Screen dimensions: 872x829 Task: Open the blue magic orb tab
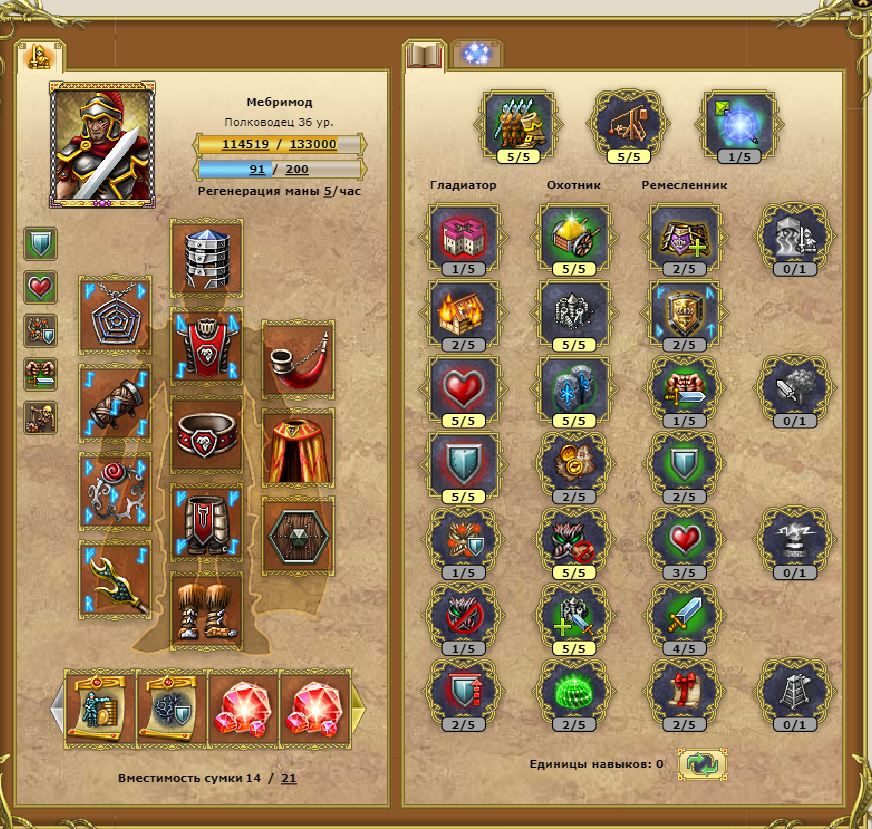click(x=475, y=54)
